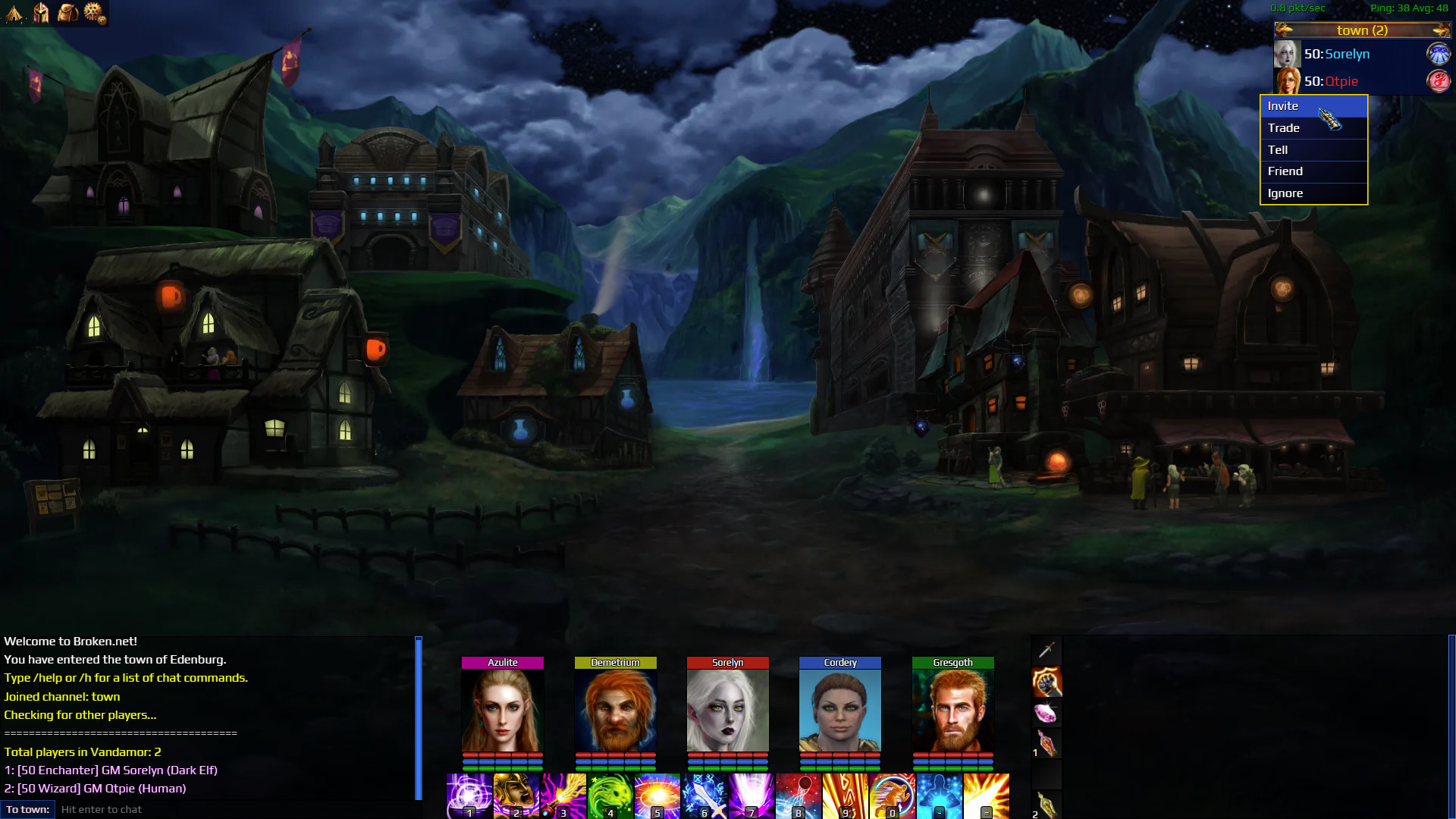
Task: Open the backpack inventory icon
Action: 67,13
